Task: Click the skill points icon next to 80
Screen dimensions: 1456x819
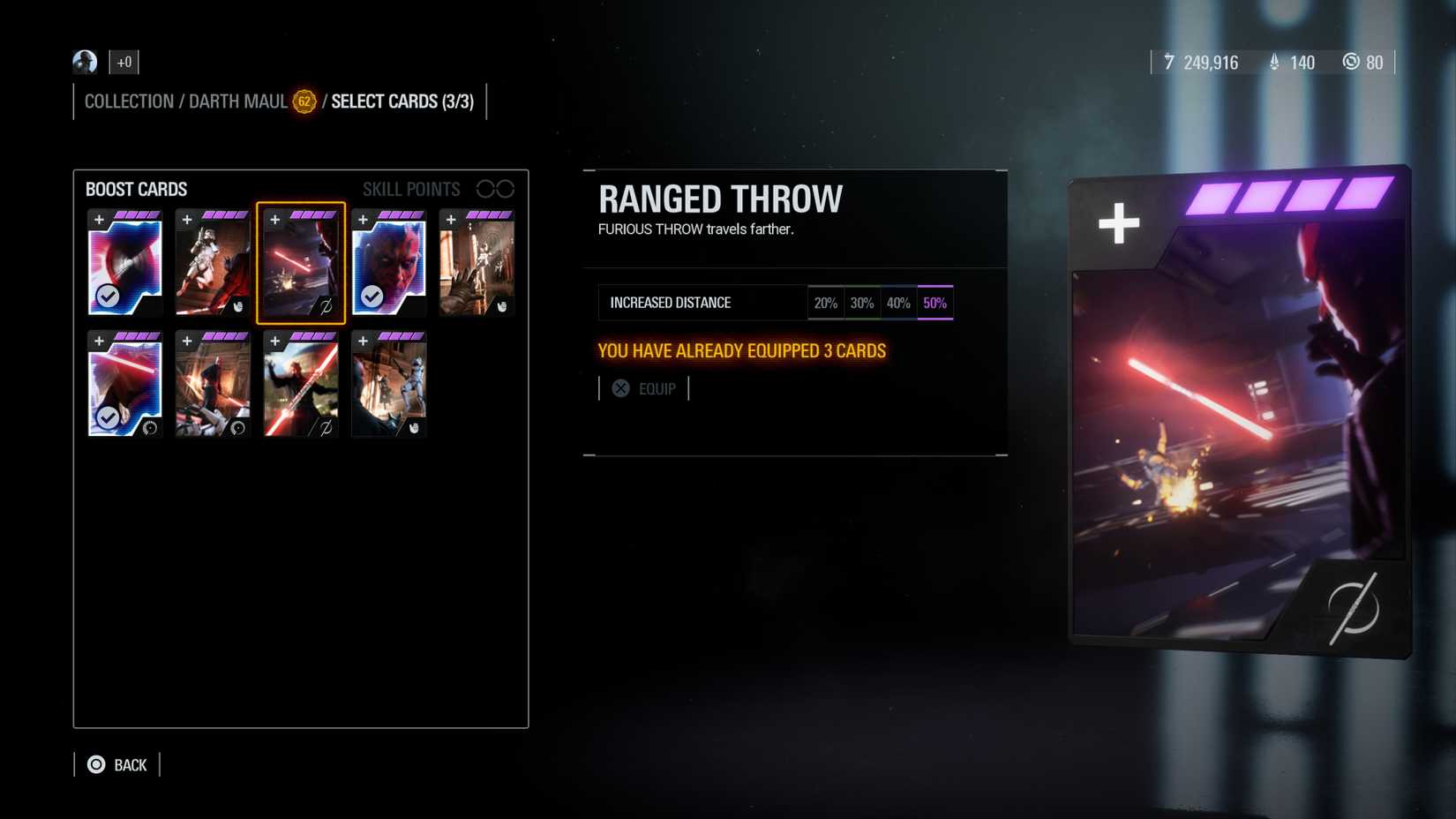Action: (1351, 63)
